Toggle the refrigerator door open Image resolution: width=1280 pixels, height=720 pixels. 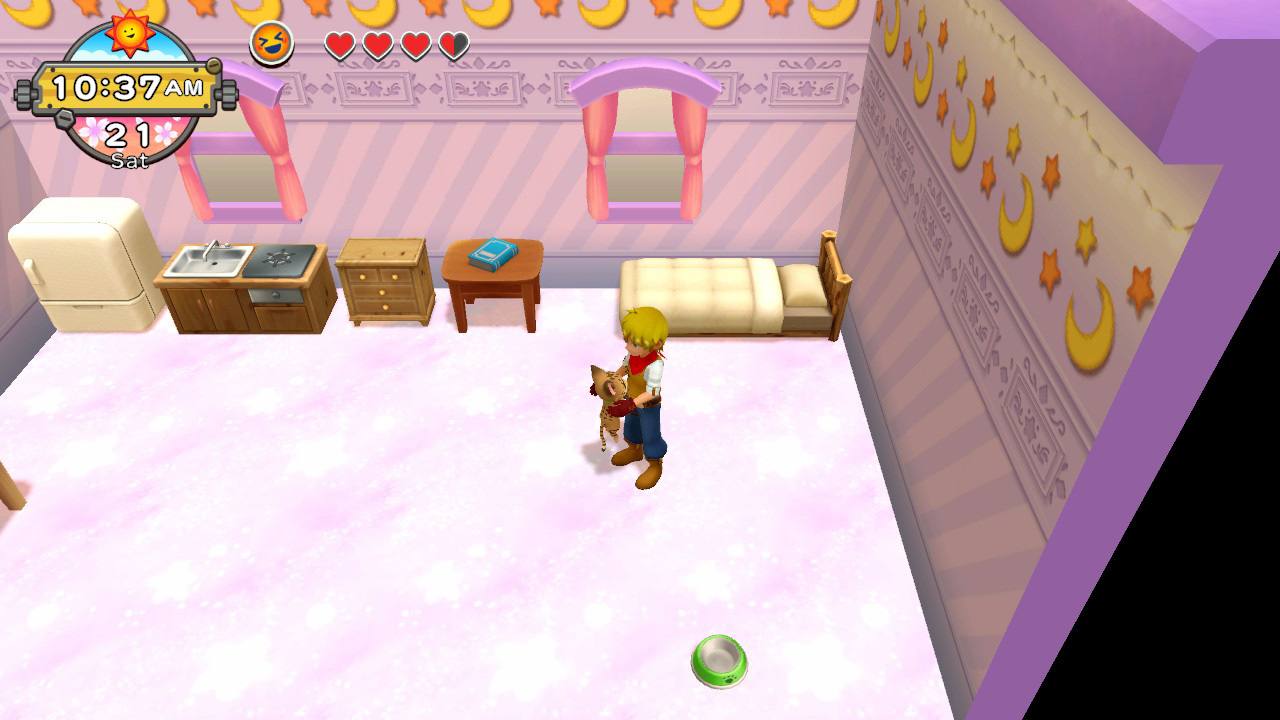[x=82, y=260]
